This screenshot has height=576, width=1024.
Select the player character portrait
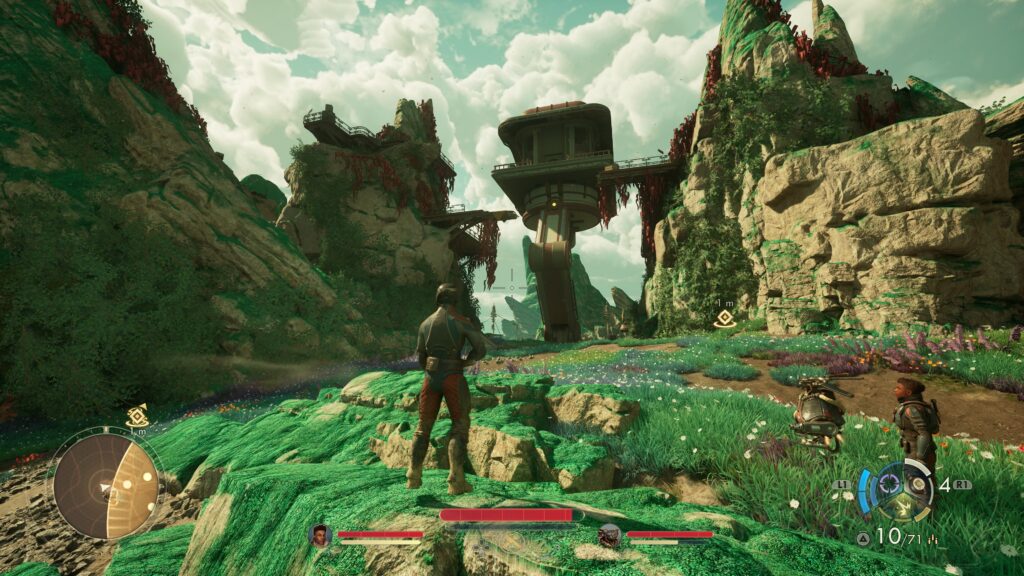click(x=321, y=535)
